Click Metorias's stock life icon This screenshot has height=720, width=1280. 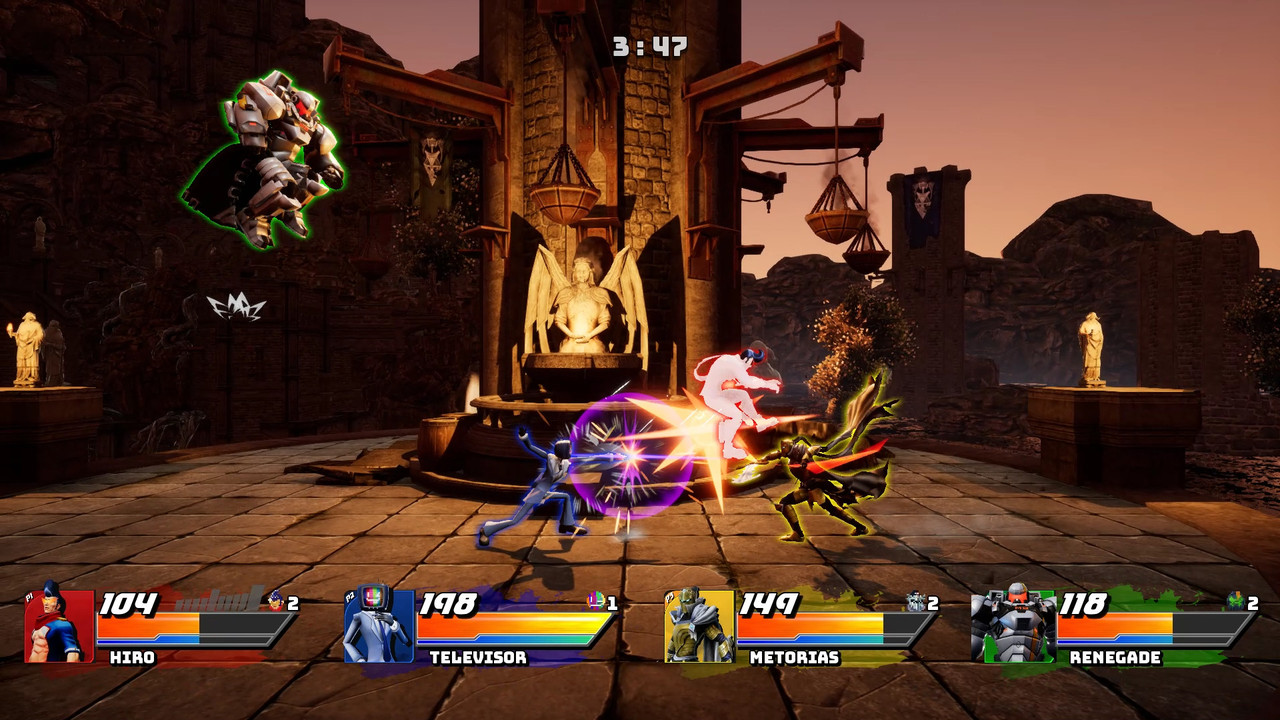[916, 601]
